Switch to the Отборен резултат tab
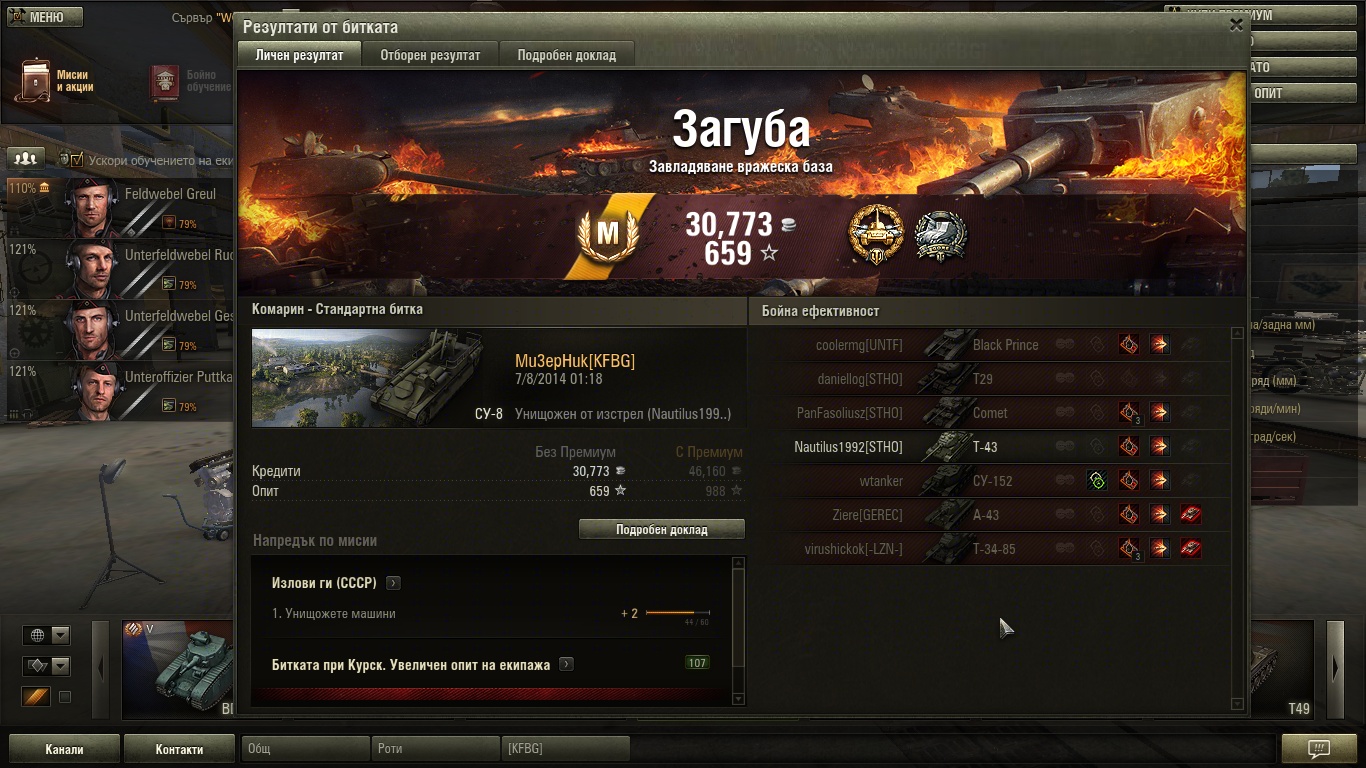Image resolution: width=1366 pixels, height=768 pixels. [x=430, y=55]
